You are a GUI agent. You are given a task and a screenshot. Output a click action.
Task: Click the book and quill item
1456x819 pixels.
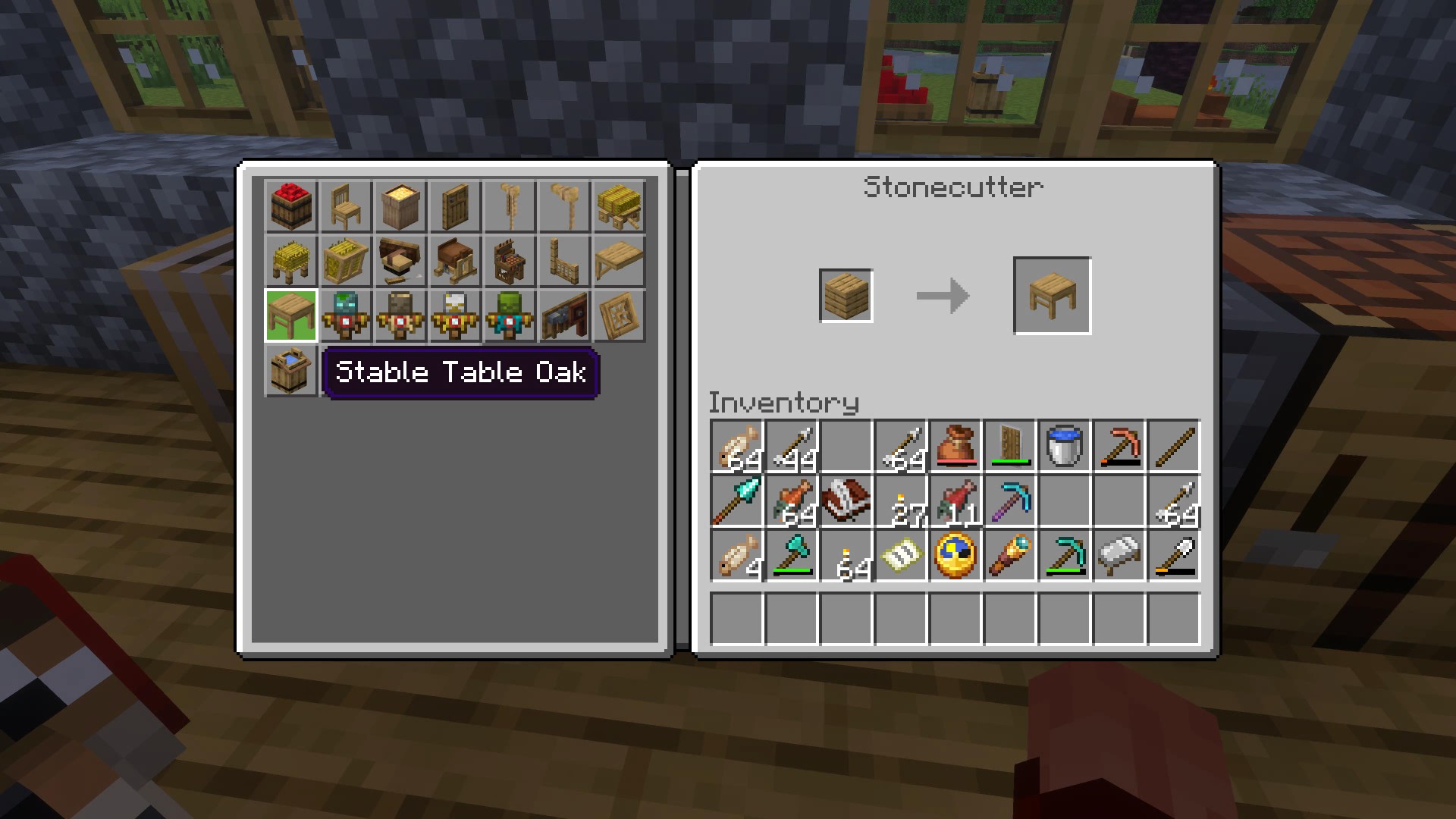[846, 500]
